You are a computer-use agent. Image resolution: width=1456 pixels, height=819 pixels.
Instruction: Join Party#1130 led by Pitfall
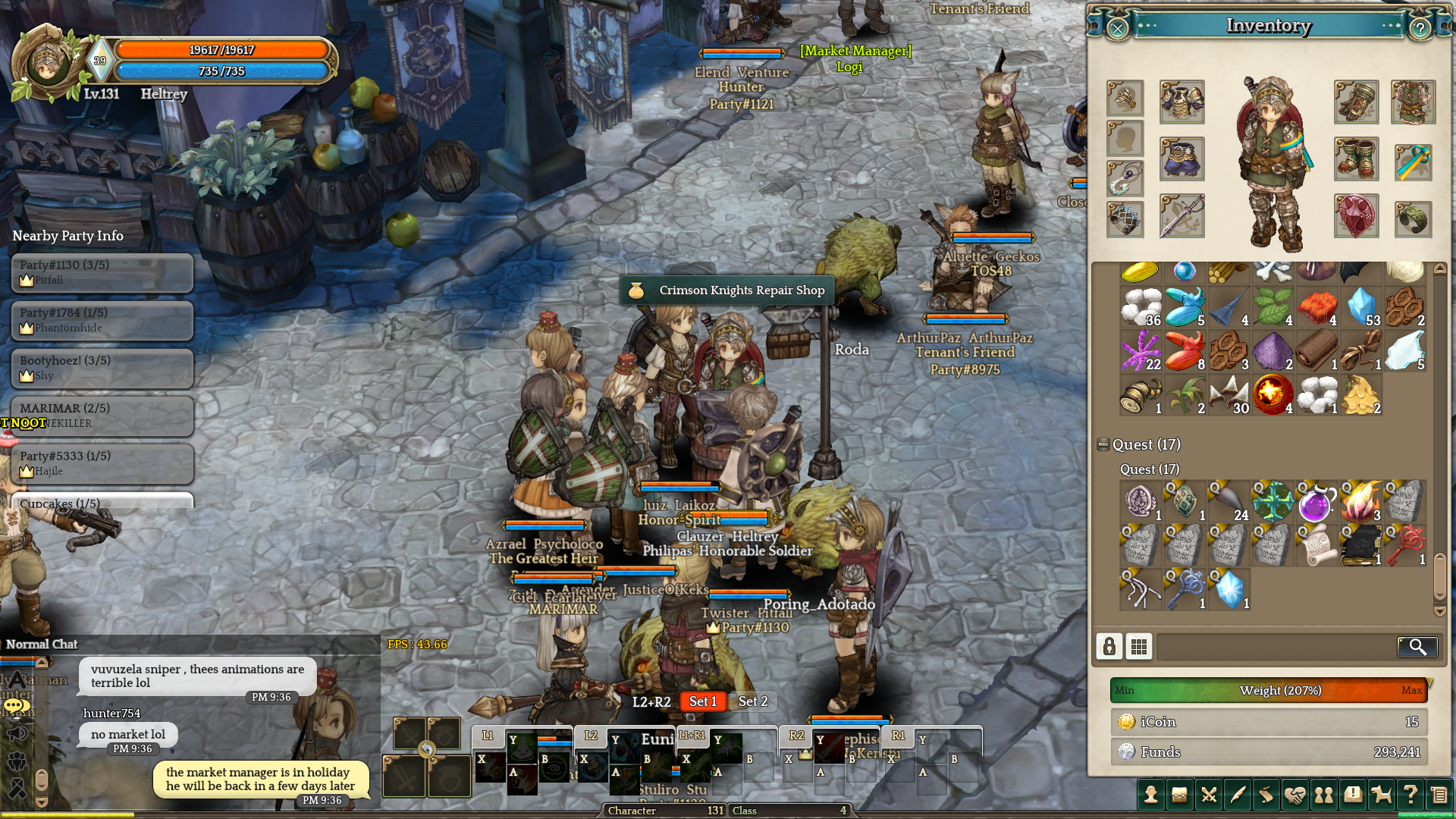pyautogui.click(x=102, y=272)
